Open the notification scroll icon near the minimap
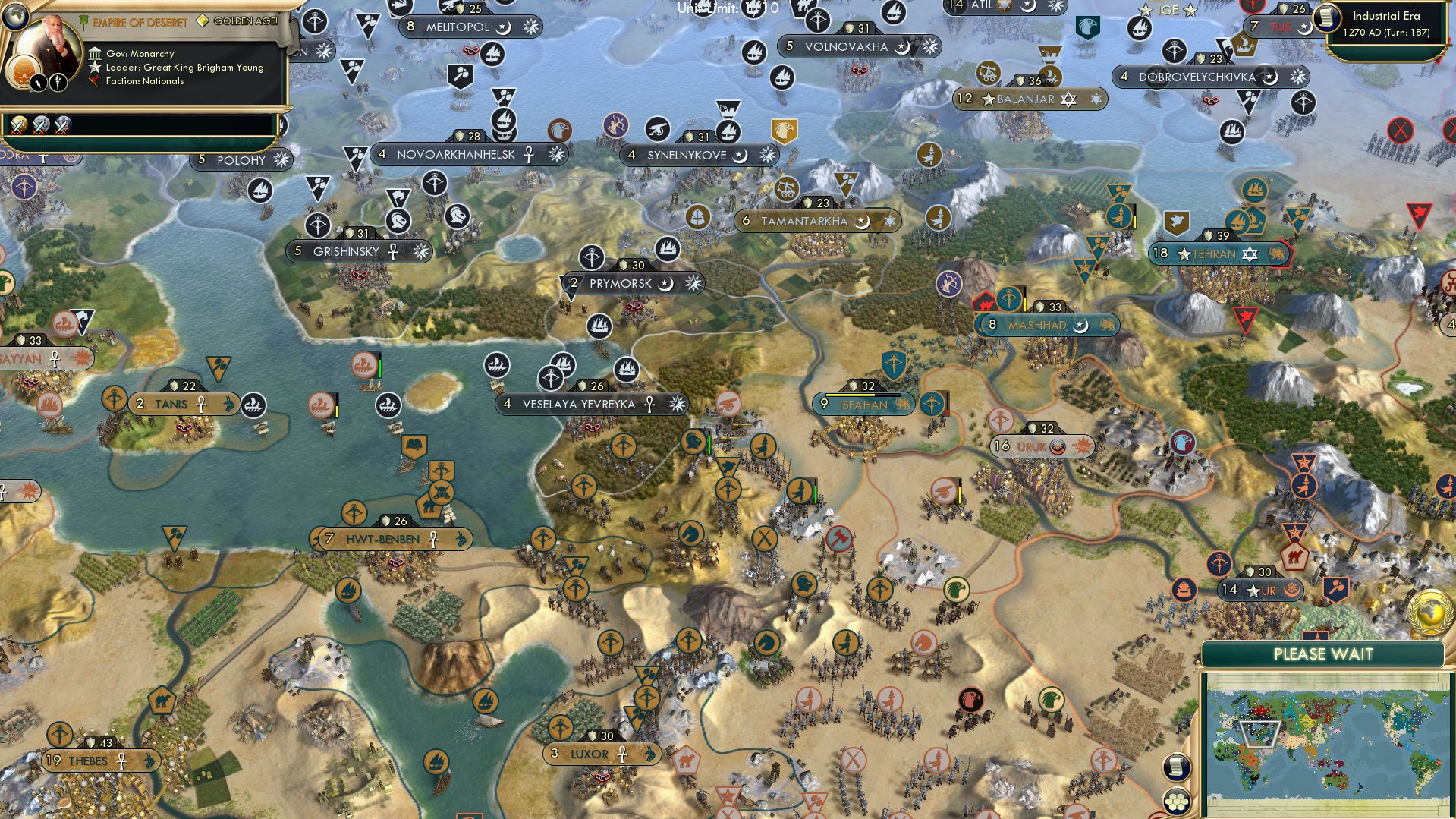 coord(1177,767)
